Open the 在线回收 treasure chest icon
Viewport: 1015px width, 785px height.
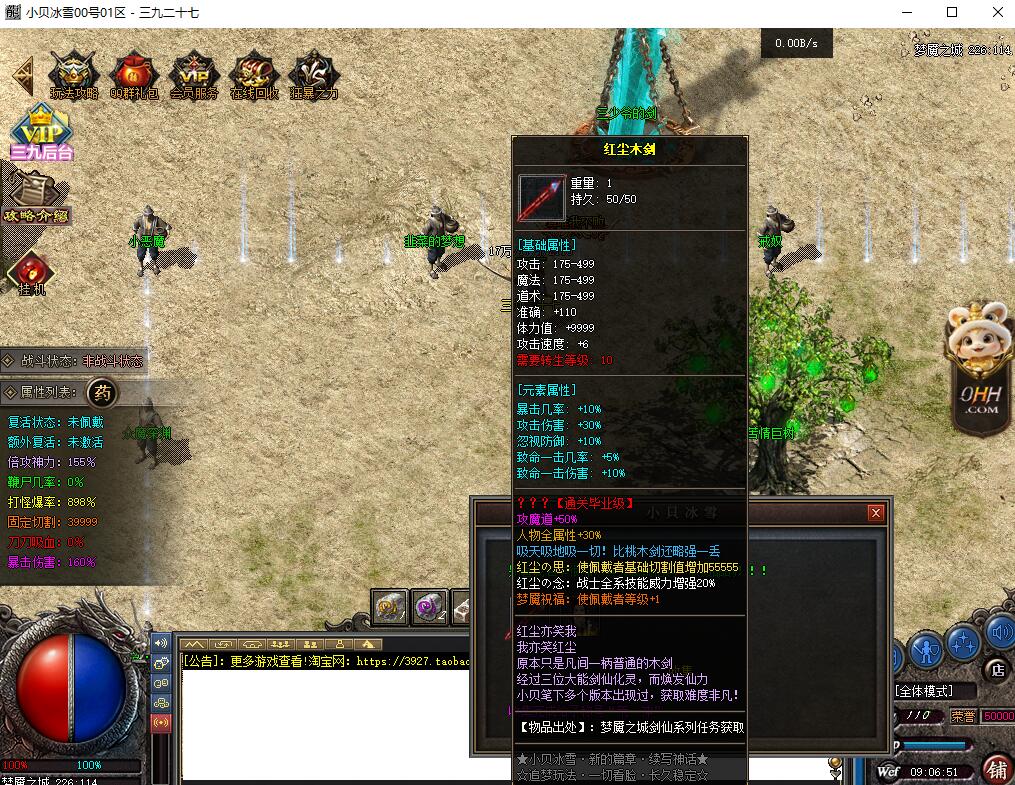tap(254, 75)
